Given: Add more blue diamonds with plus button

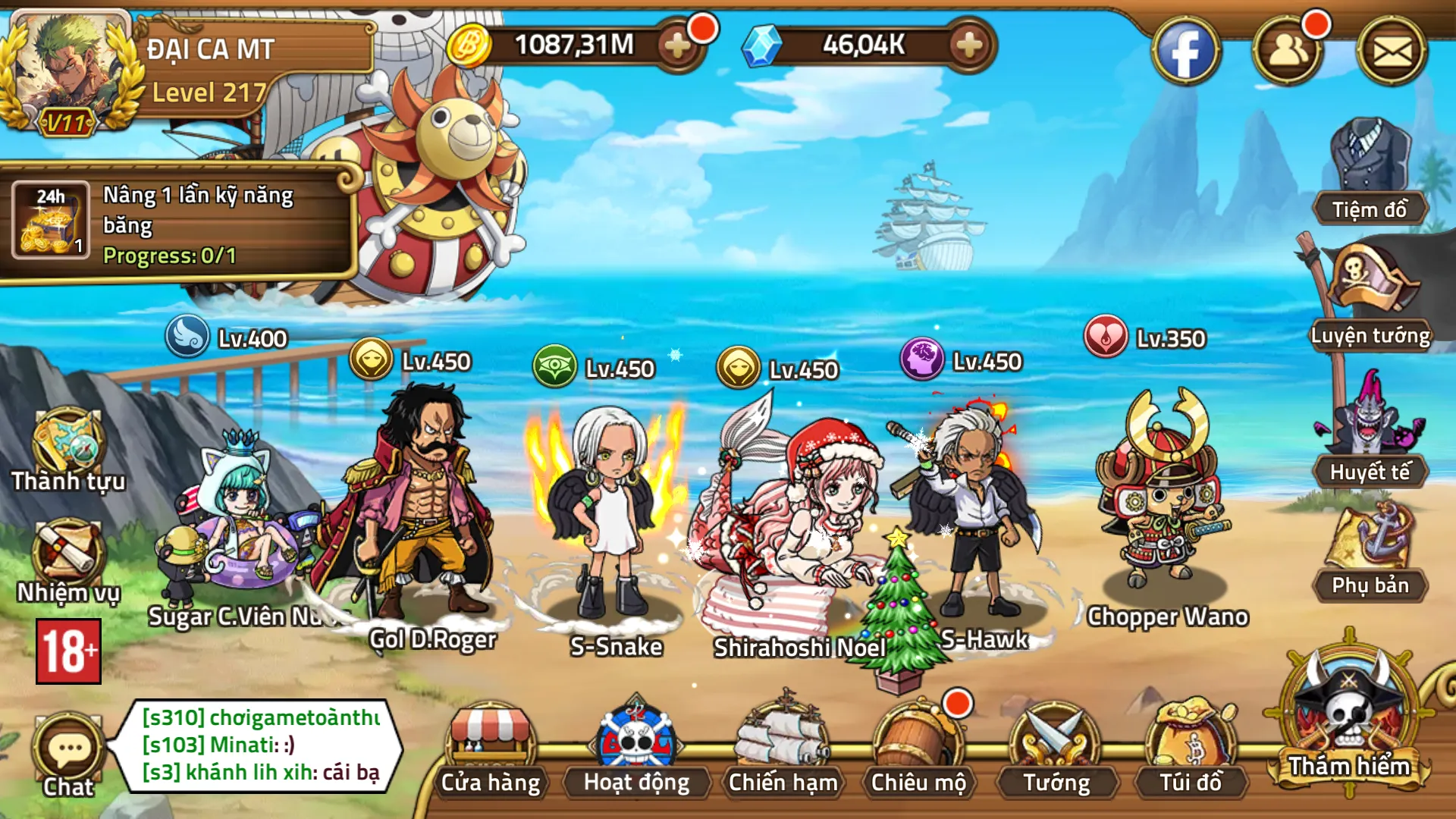Looking at the screenshot, I should point(969,45).
